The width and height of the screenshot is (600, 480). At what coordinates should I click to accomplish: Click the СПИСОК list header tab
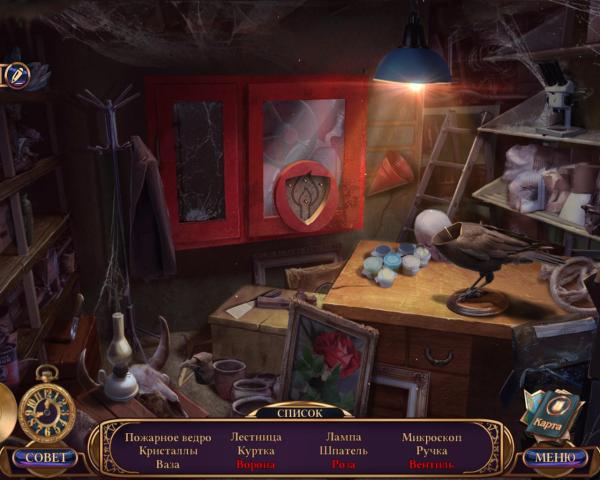click(300, 412)
